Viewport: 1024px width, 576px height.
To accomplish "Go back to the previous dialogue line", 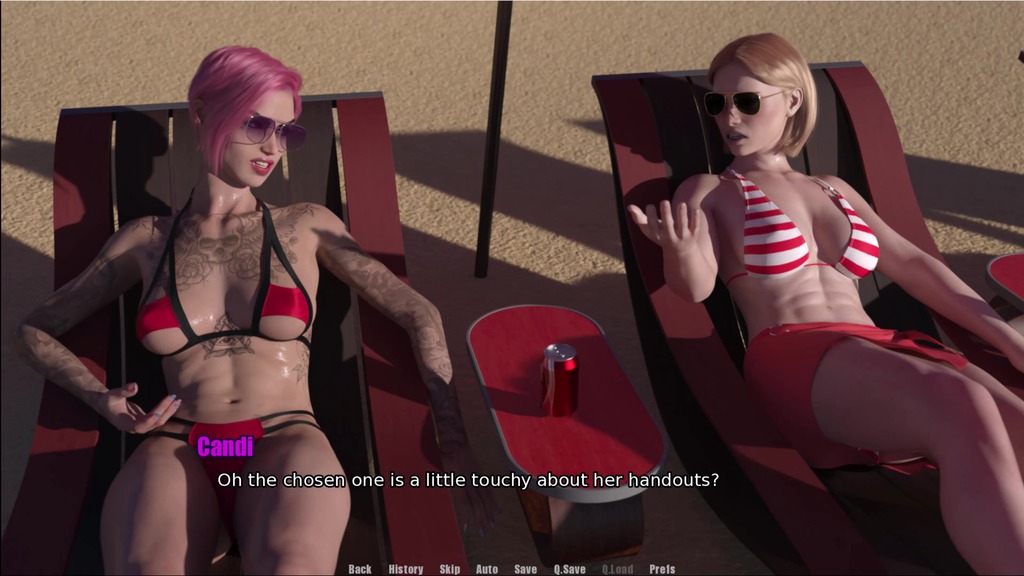I will pyautogui.click(x=360, y=569).
